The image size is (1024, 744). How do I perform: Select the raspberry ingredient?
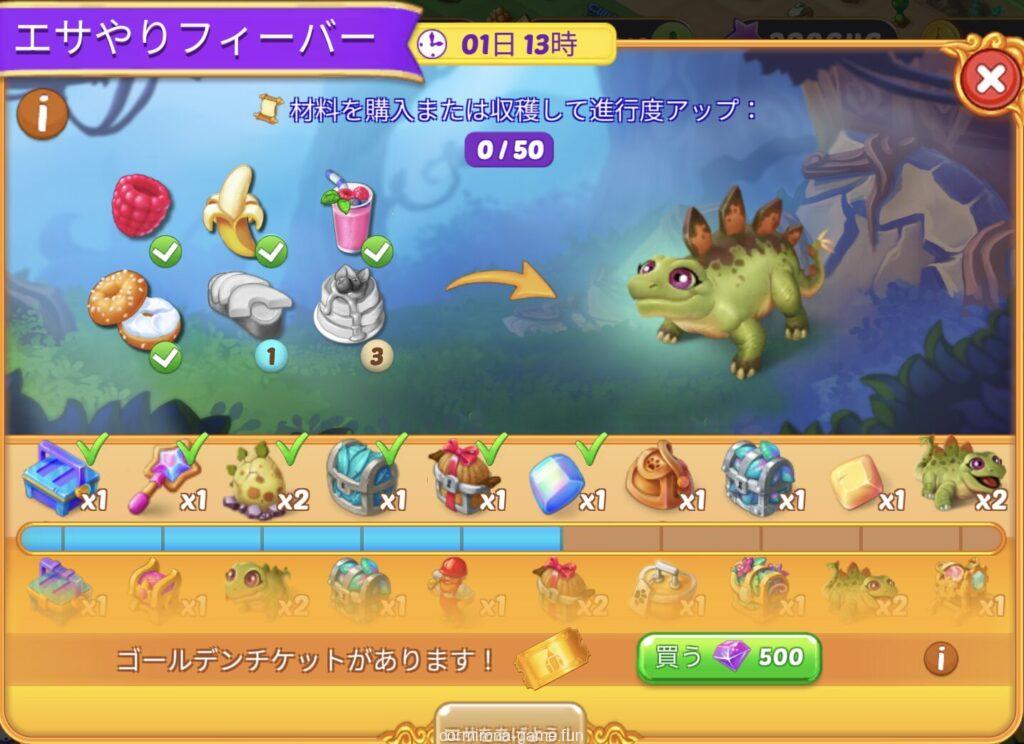[x=141, y=205]
